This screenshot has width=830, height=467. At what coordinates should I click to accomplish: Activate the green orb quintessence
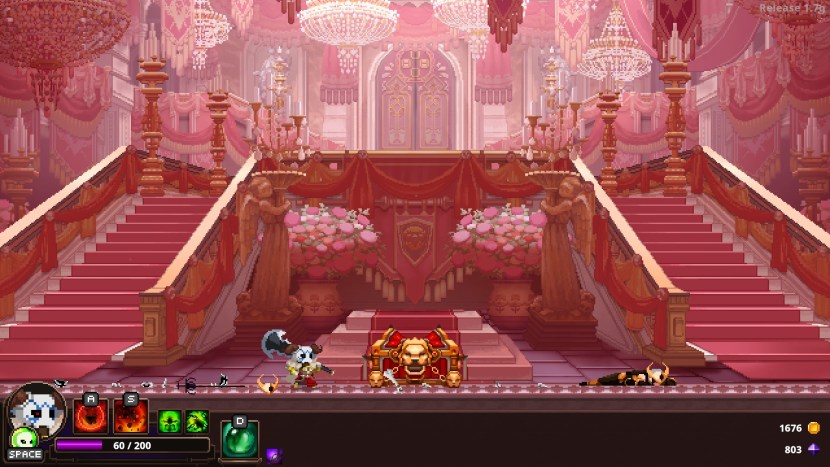(x=239, y=439)
